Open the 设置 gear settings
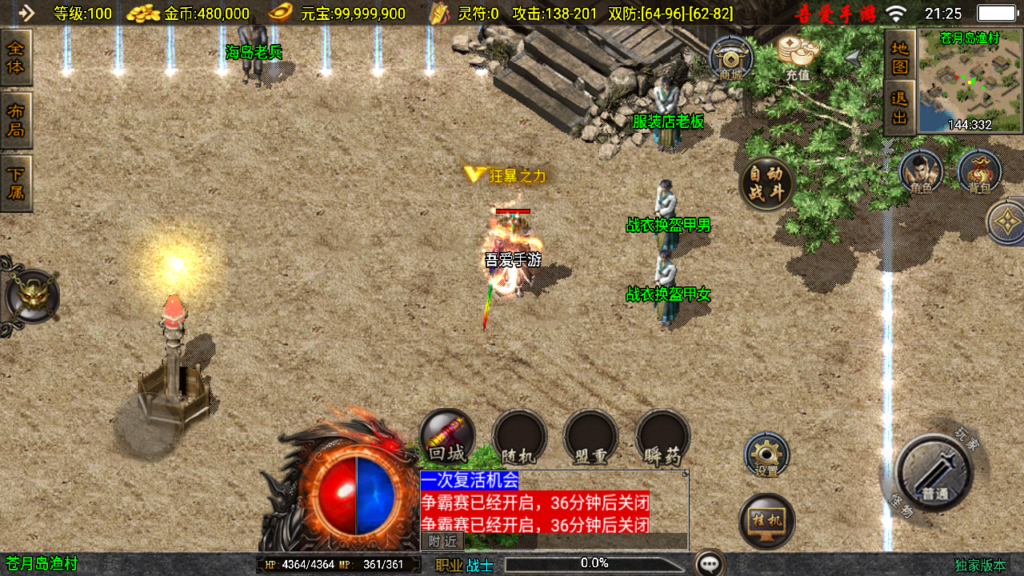 [x=766, y=455]
